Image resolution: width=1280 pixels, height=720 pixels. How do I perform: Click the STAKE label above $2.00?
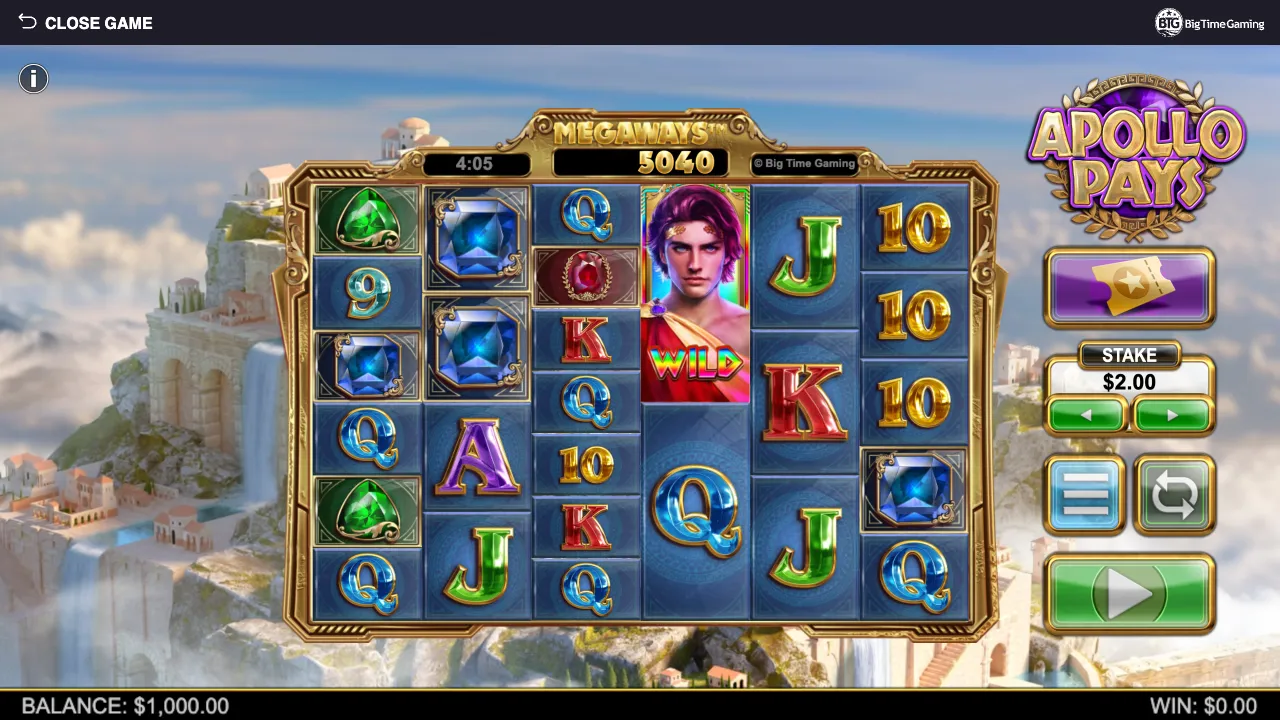(x=1129, y=355)
